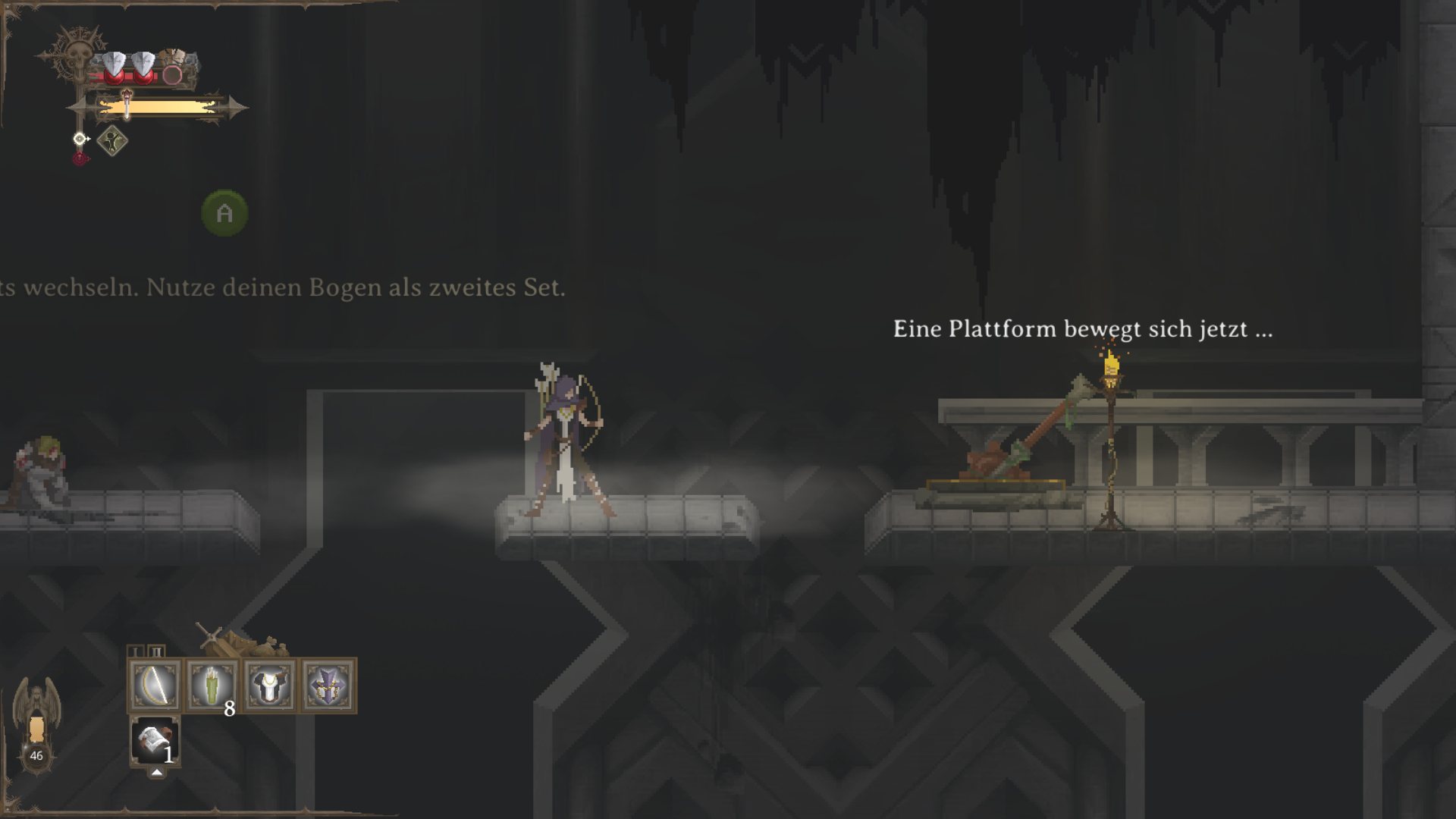Select the arrow quiver slot
The image size is (1456, 819).
coord(212,685)
